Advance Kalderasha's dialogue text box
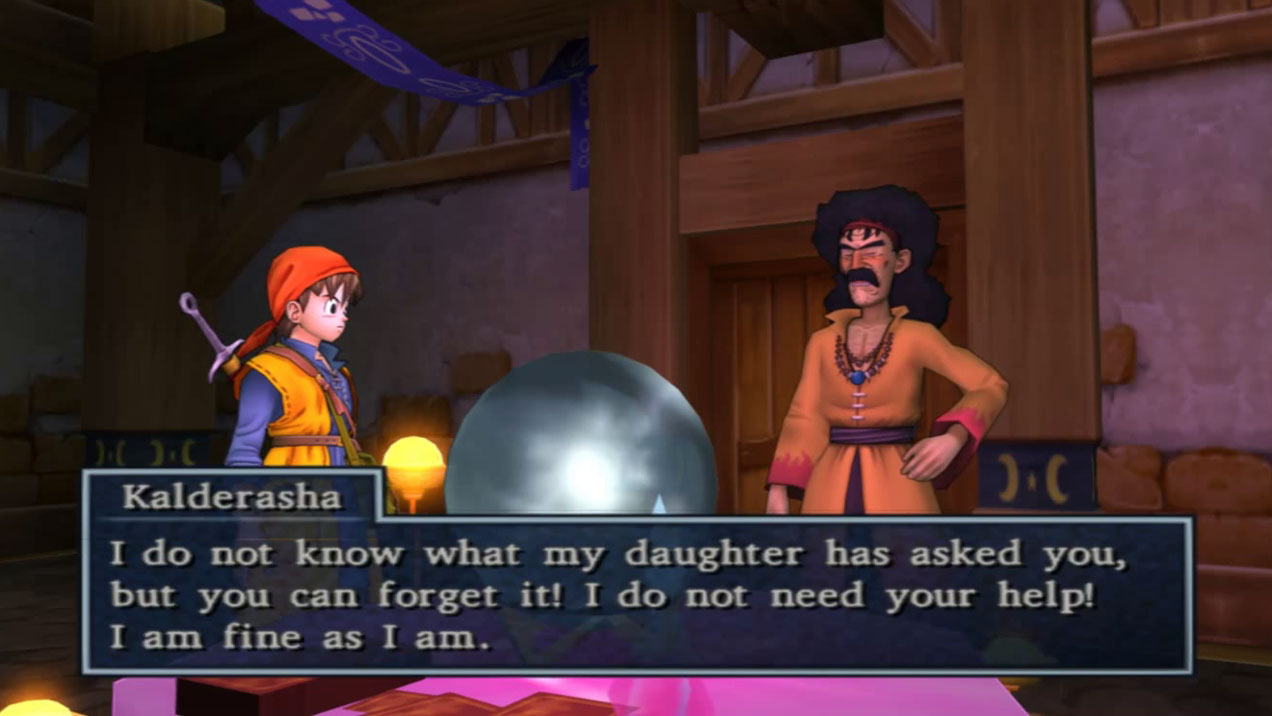This screenshot has height=716, width=1272. point(636,595)
